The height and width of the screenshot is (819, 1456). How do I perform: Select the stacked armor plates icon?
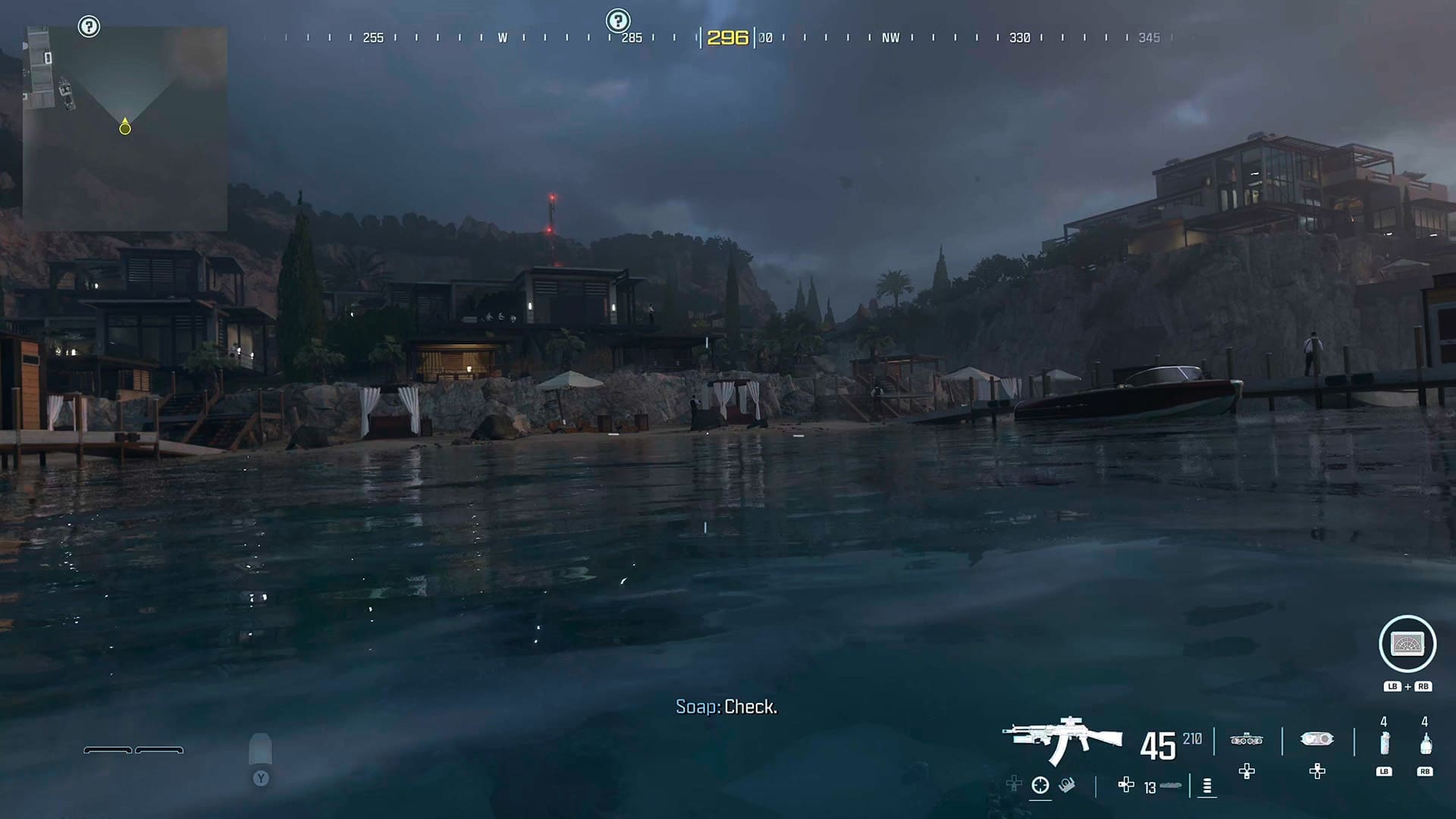click(x=1207, y=786)
